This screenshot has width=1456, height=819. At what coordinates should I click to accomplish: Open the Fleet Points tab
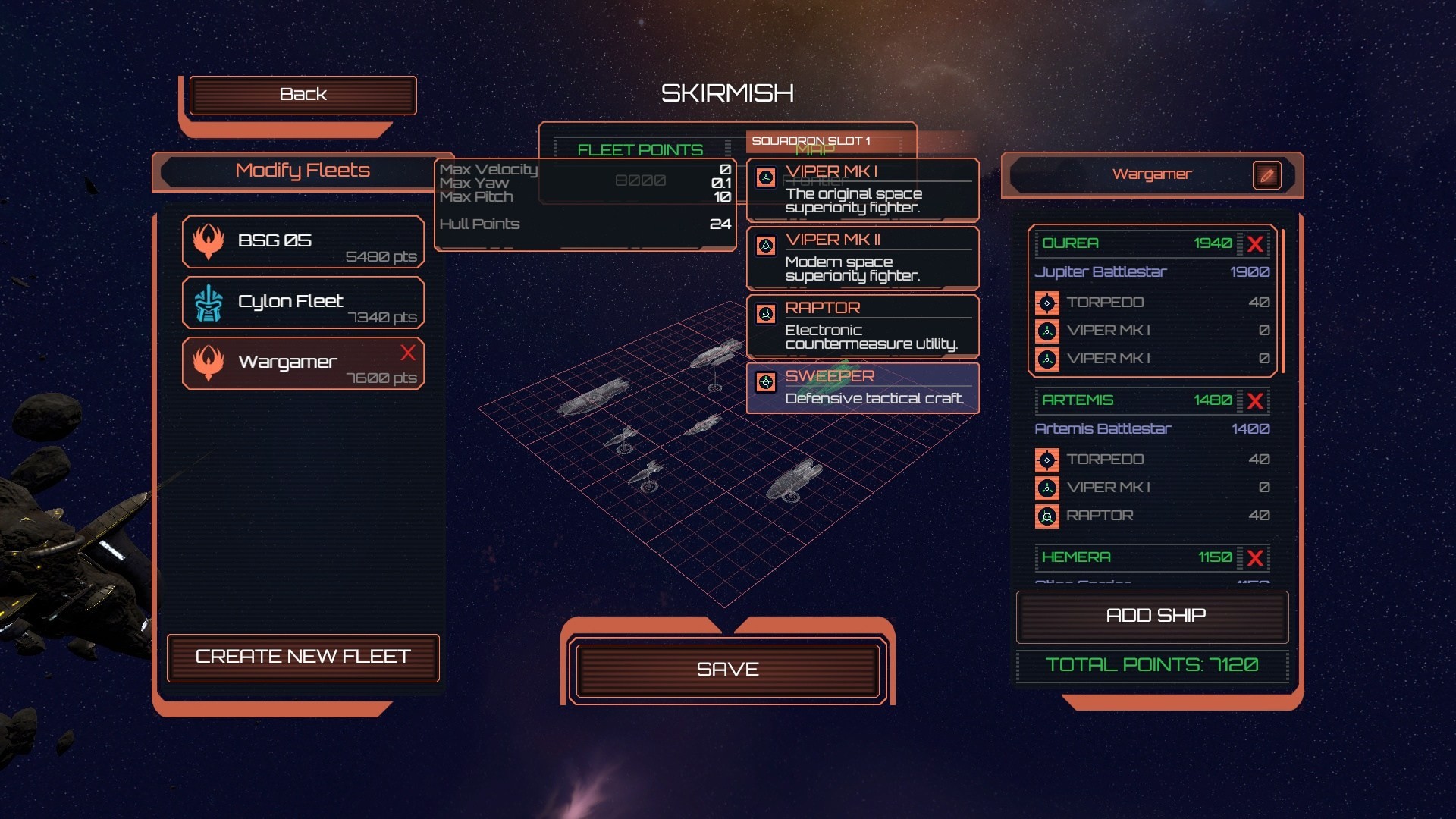(639, 149)
